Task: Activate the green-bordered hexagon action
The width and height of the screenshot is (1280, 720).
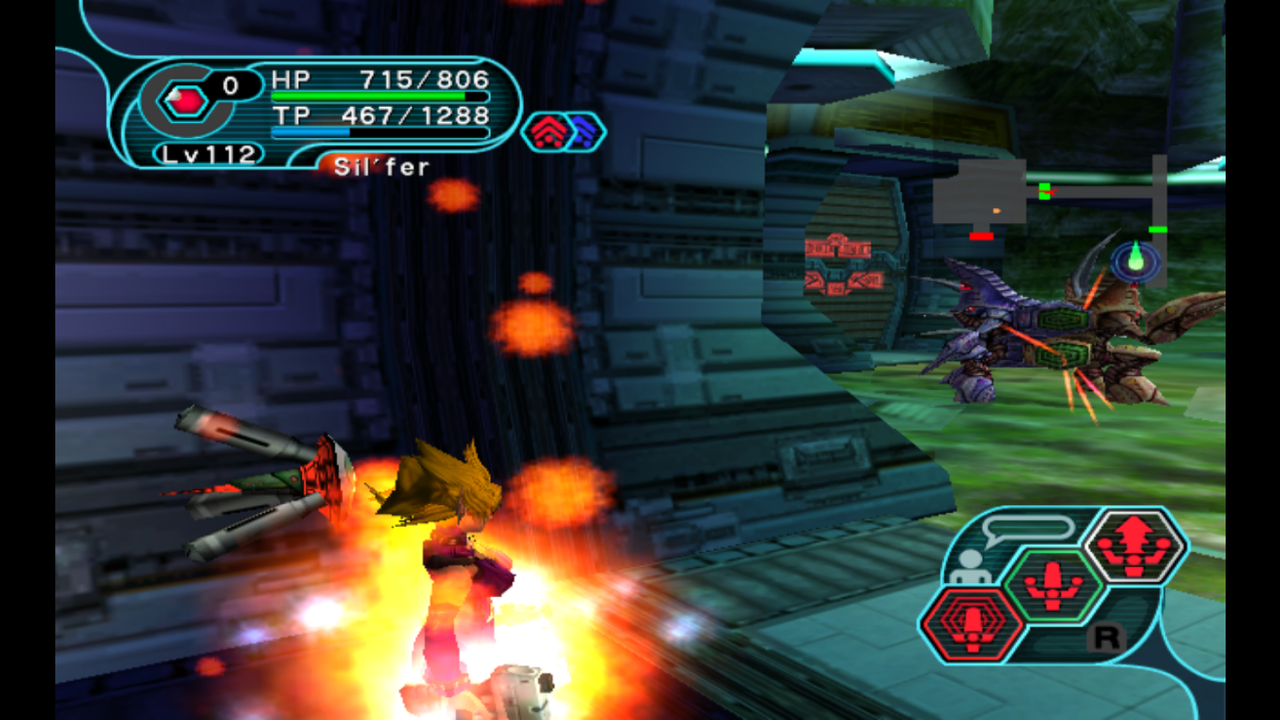Action: [x=1052, y=584]
